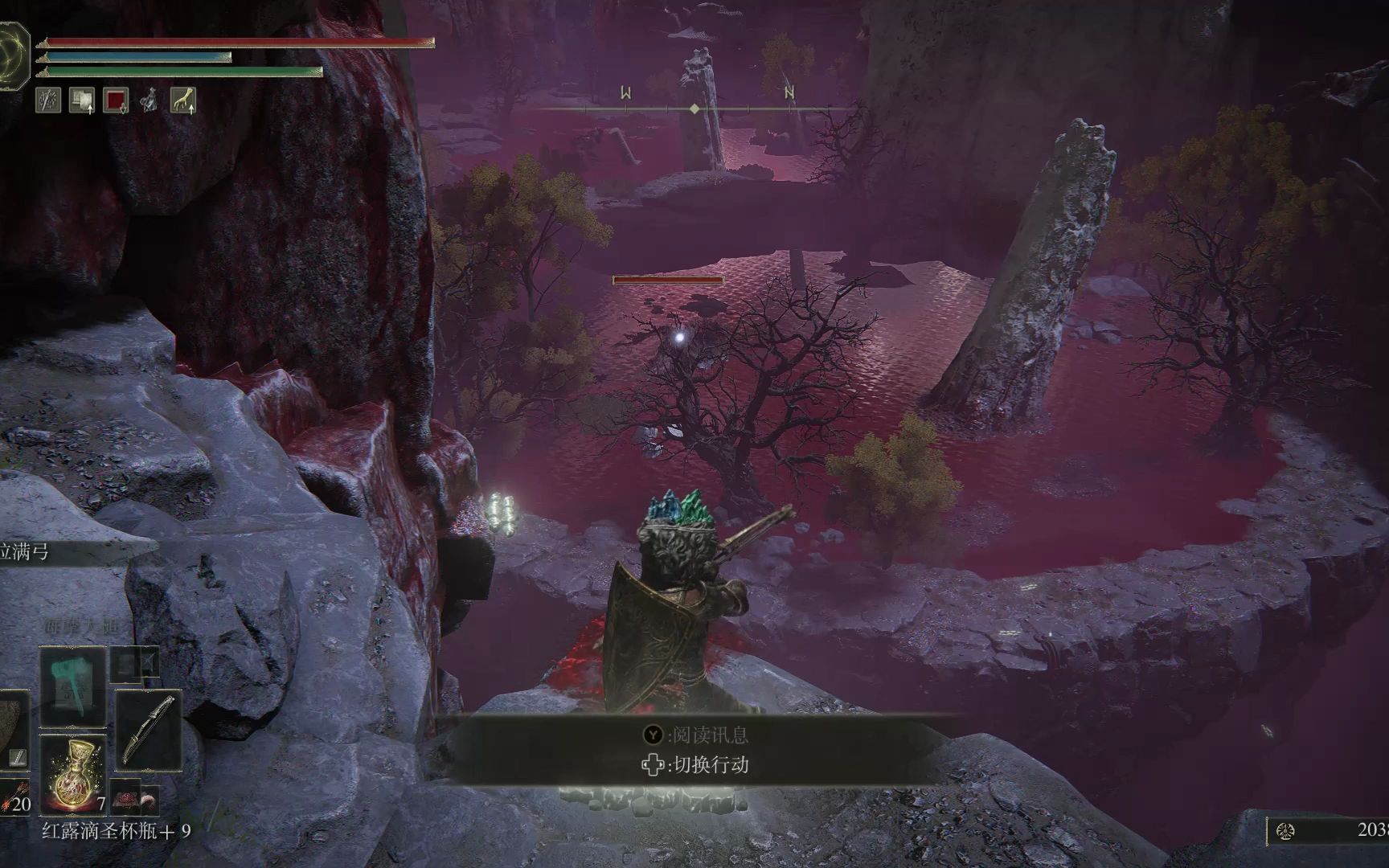
Task: Choose the teal hammer spell slot
Action: tap(73, 688)
